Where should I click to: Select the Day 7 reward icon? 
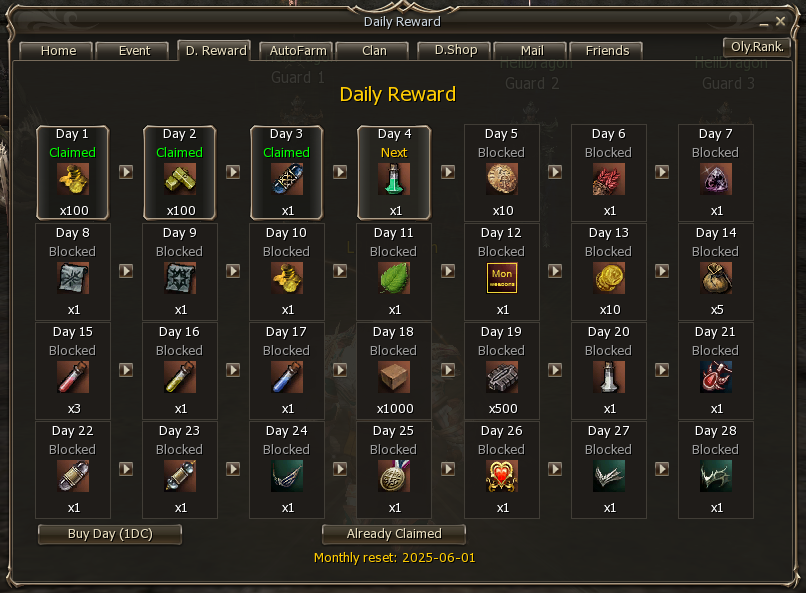click(x=716, y=180)
